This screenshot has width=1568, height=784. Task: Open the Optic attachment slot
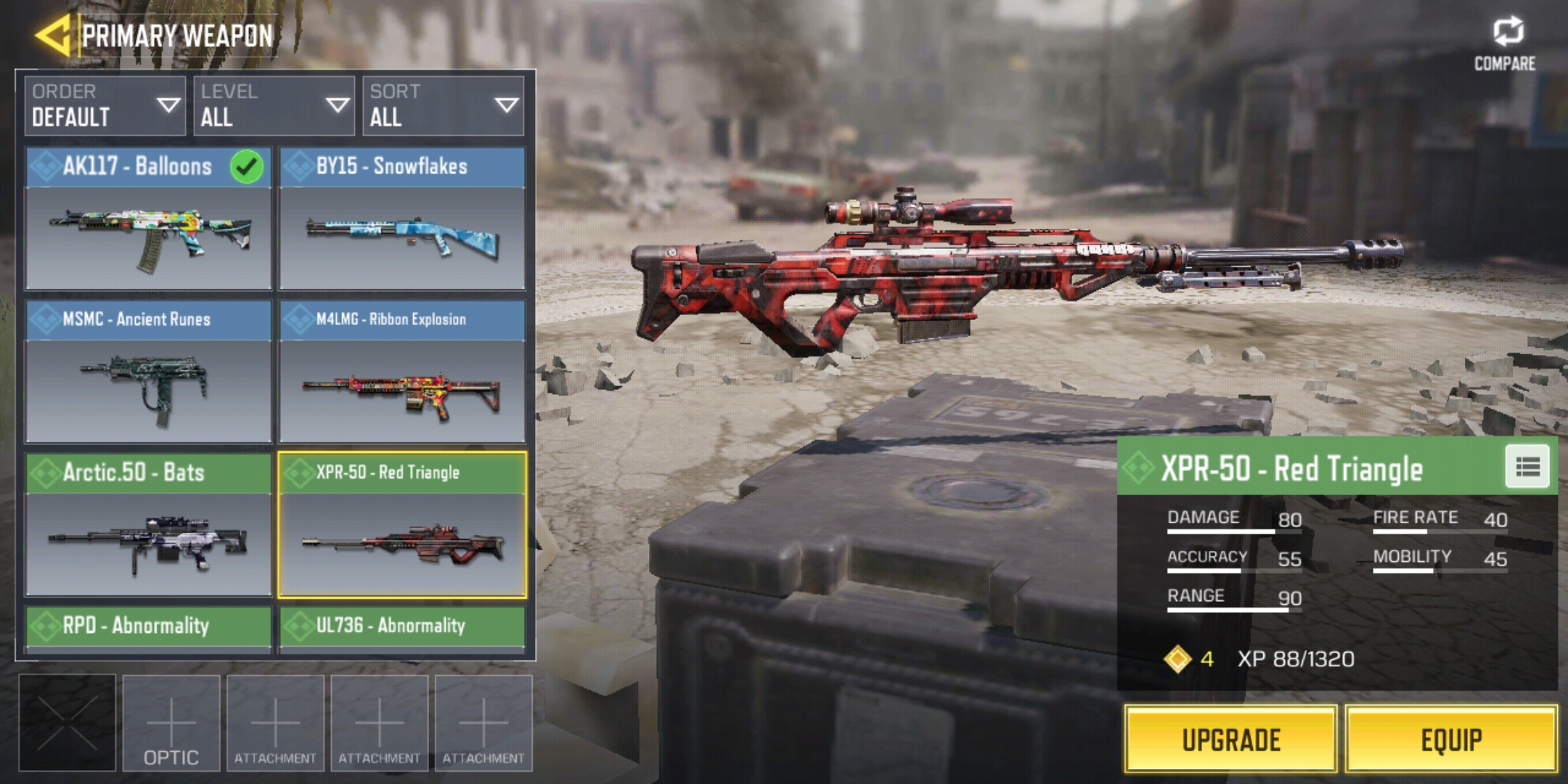tap(171, 723)
